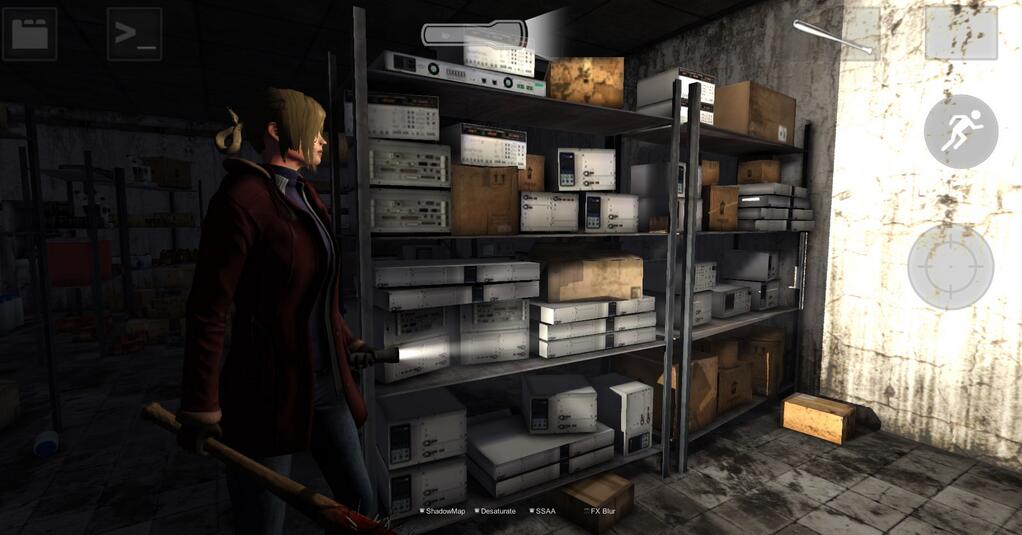Toggle the flashlight icon
Screen dimensions: 1022x535
471,34
